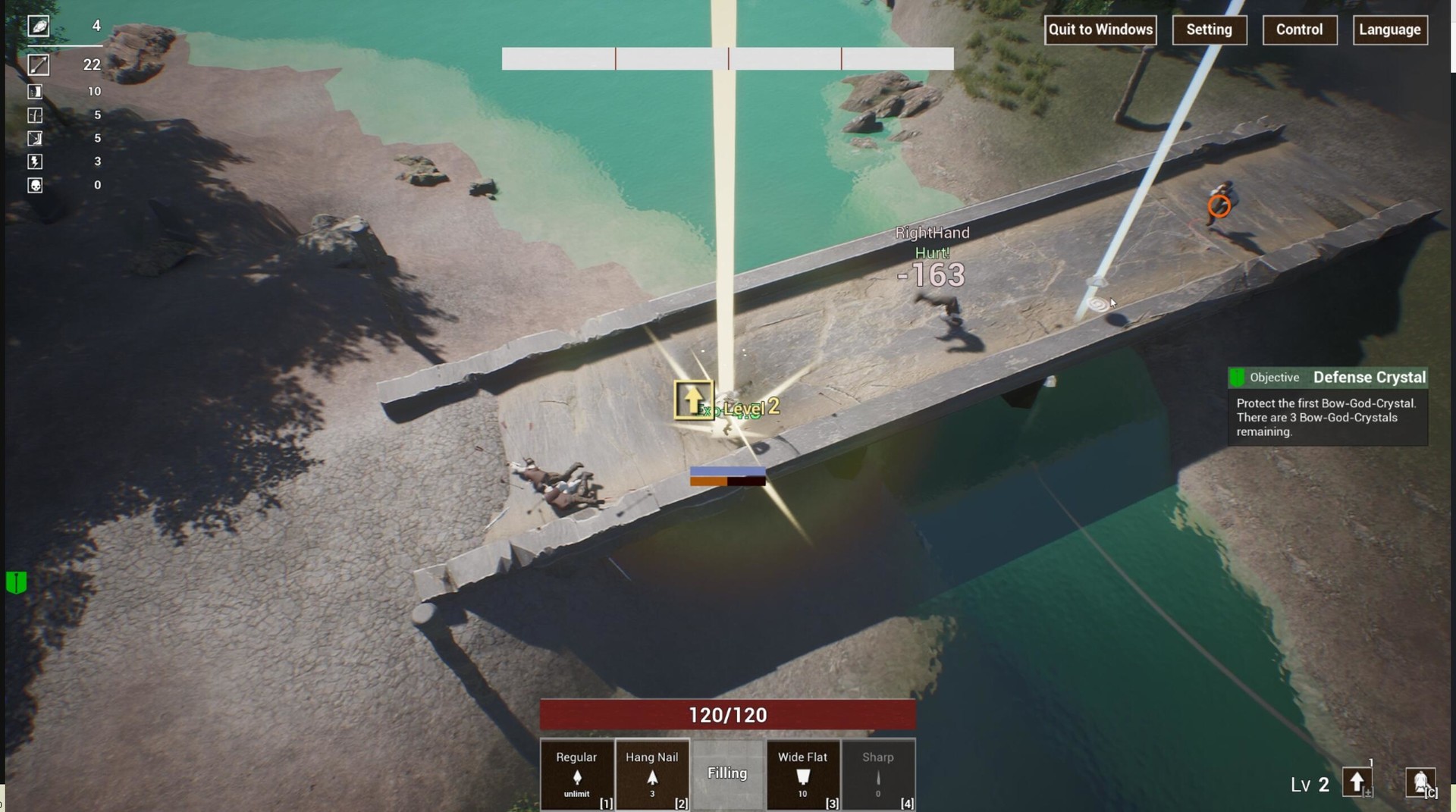This screenshot has height=812, width=1456.
Task: Click the yellow level-up arrow popup
Action: (x=693, y=400)
